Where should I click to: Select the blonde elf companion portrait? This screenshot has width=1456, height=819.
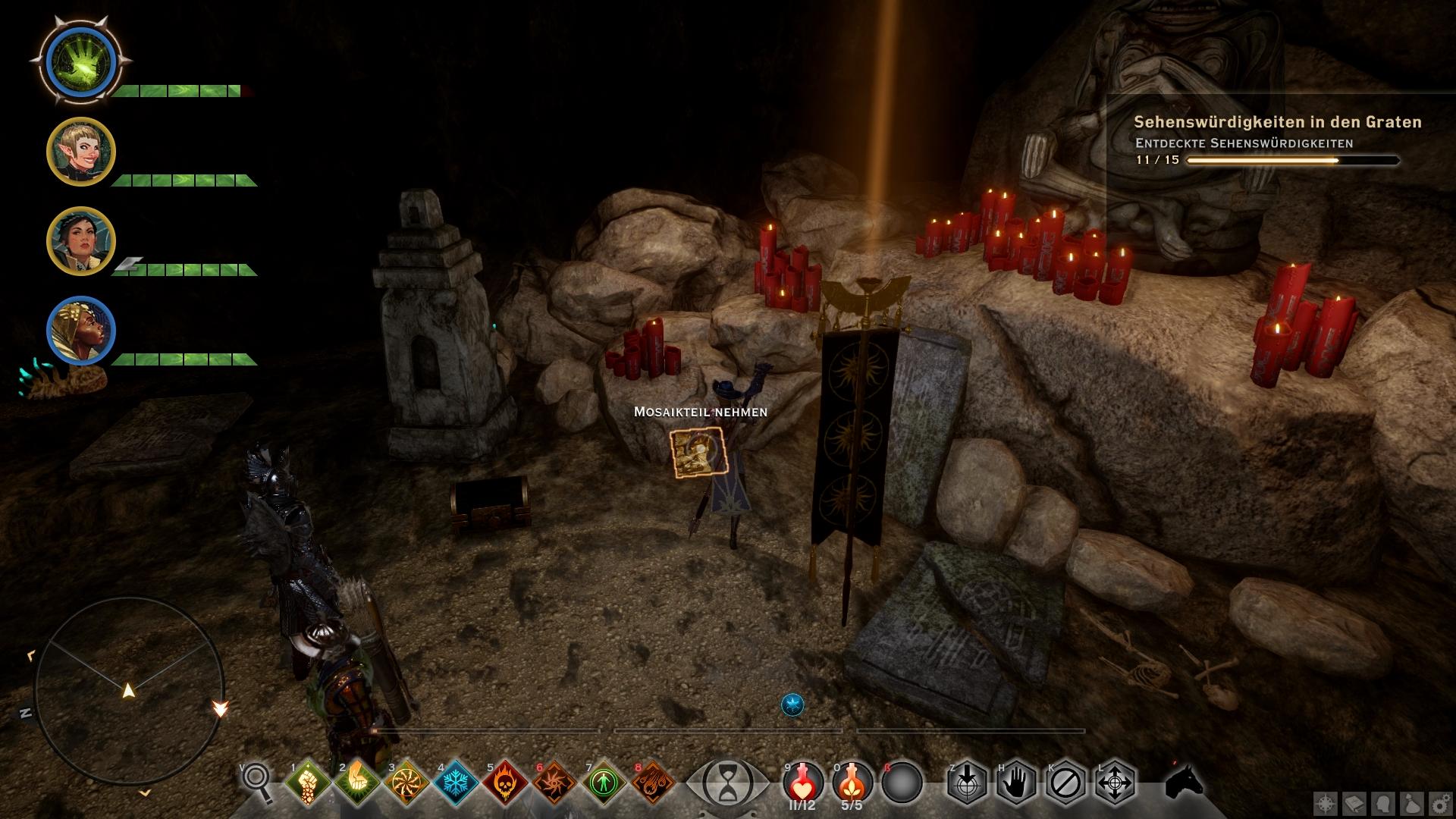80,152
